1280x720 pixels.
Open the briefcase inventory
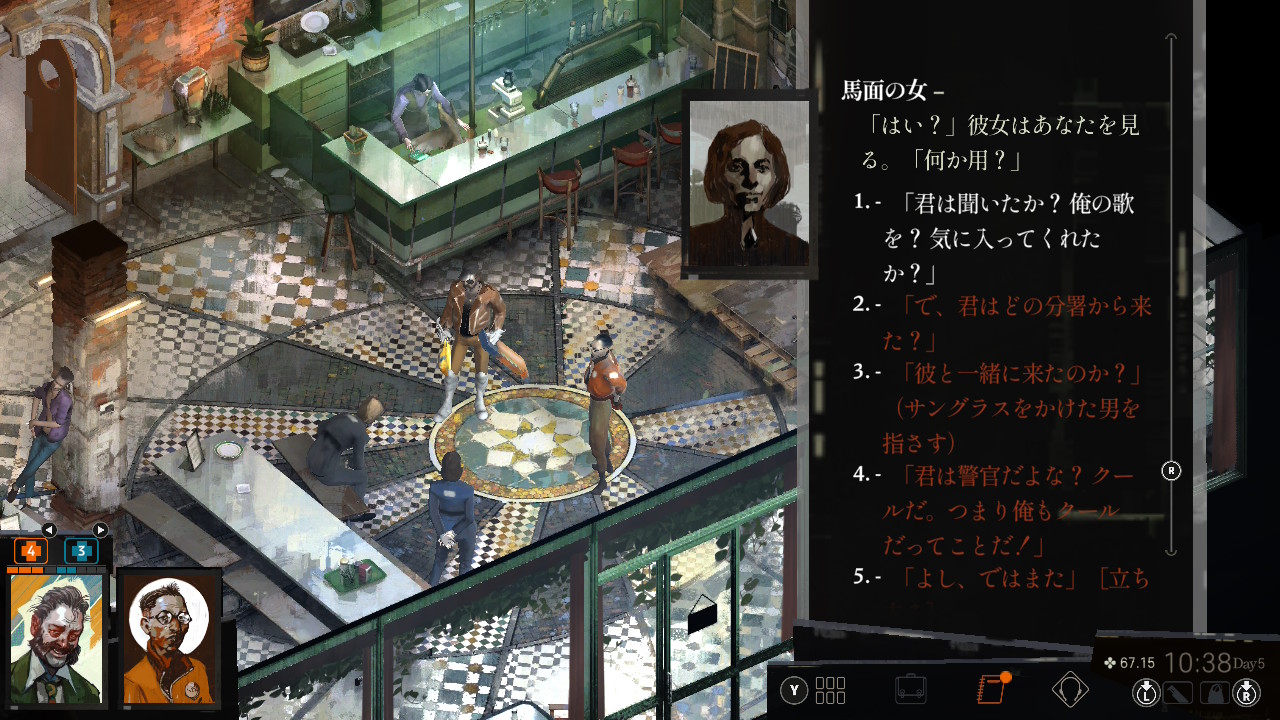click(x=910, y=690)
